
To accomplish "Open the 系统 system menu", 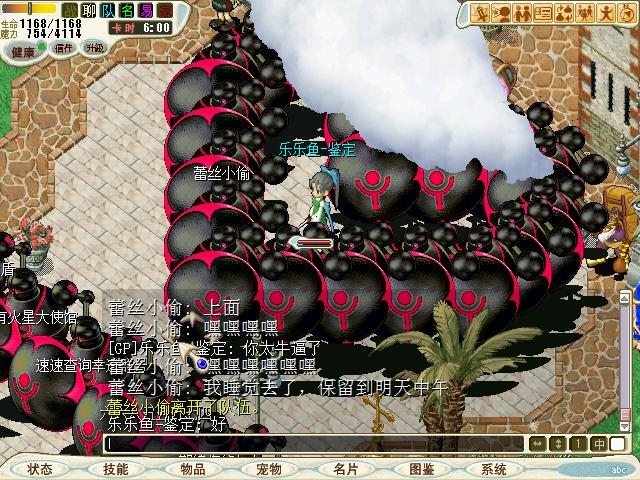I will (x=494, y=468).
